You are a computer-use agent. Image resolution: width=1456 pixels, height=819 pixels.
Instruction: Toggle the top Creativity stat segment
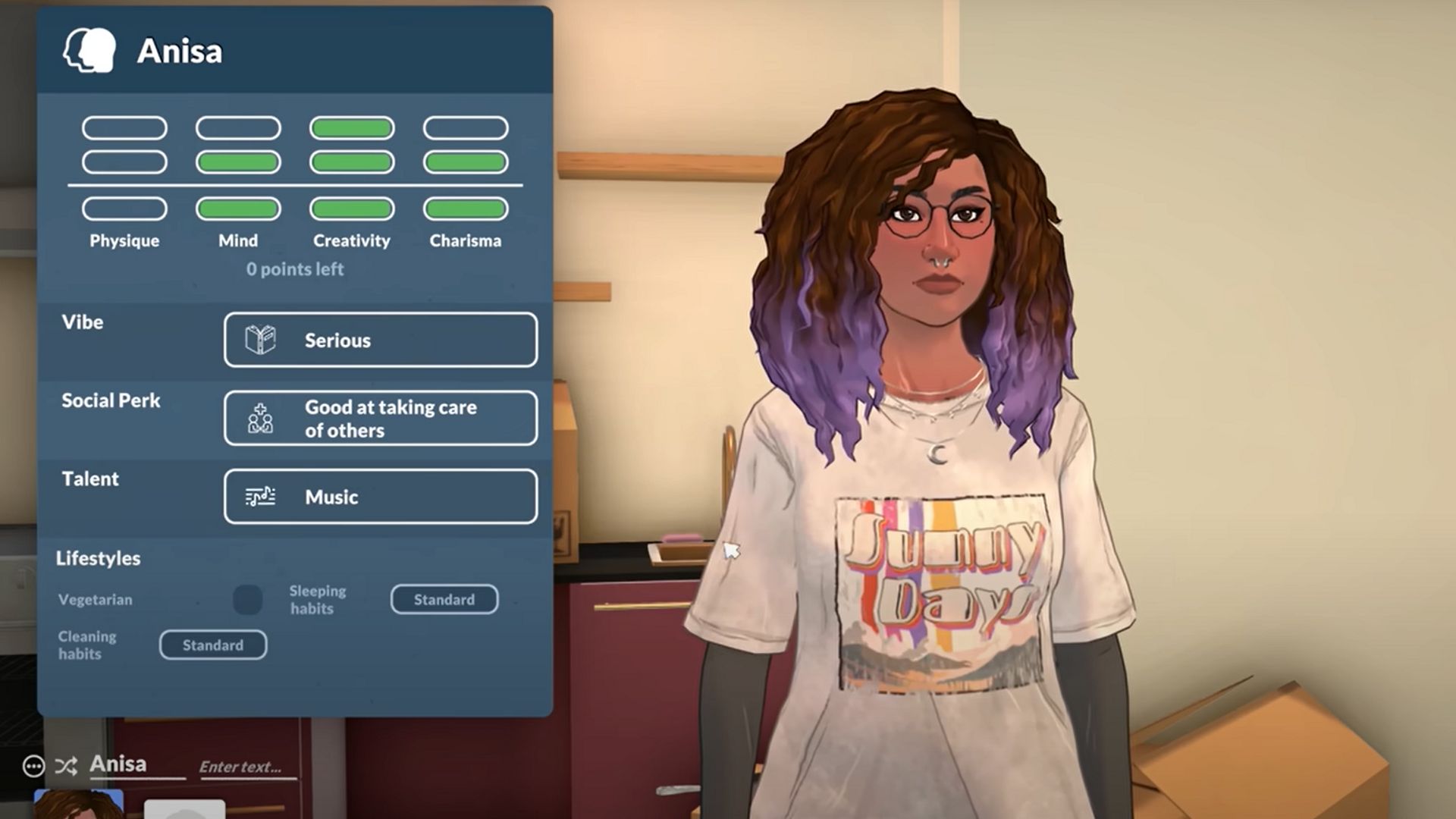[351, 127]
